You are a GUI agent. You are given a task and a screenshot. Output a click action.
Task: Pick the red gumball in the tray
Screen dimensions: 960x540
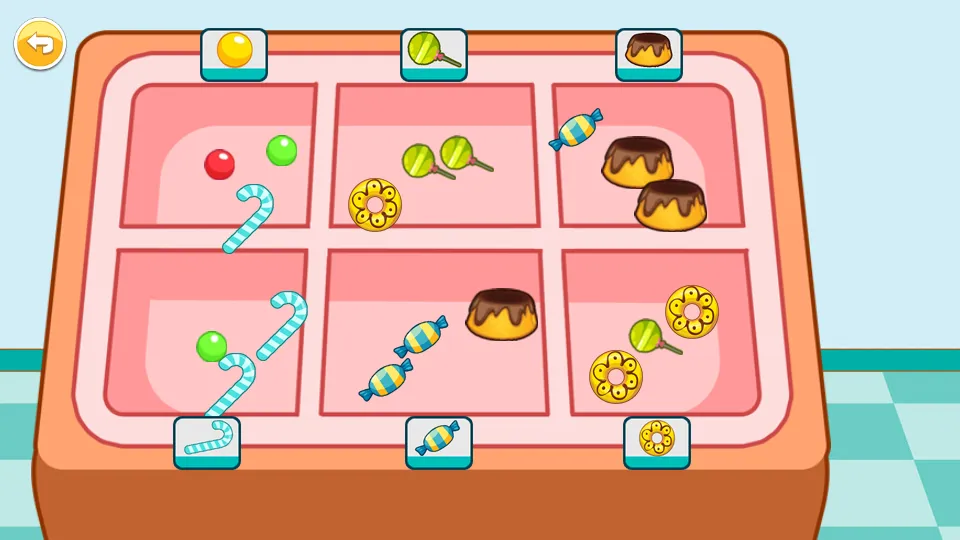coord(219,164)
